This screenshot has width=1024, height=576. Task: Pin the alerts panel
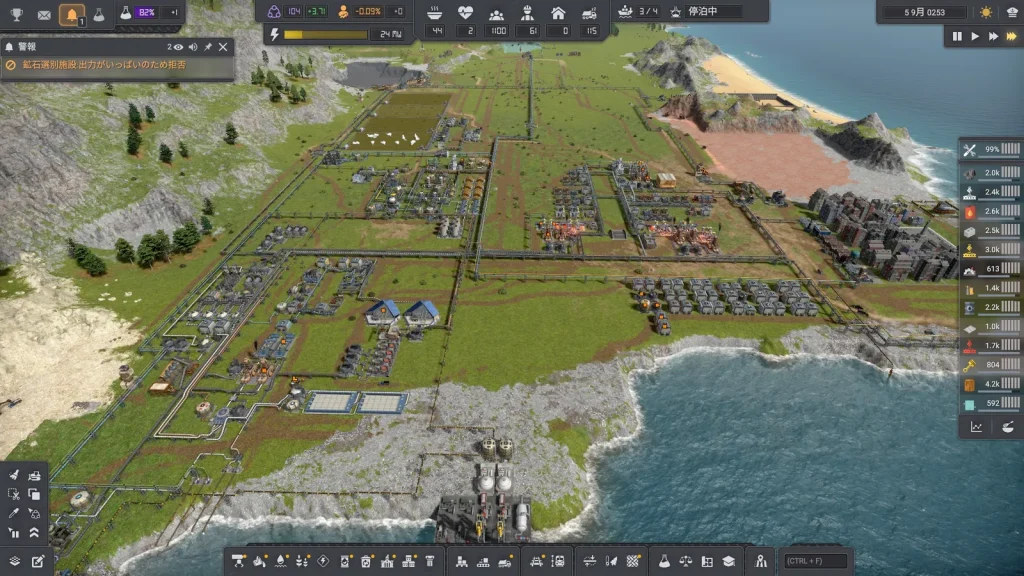pos(208,46)
